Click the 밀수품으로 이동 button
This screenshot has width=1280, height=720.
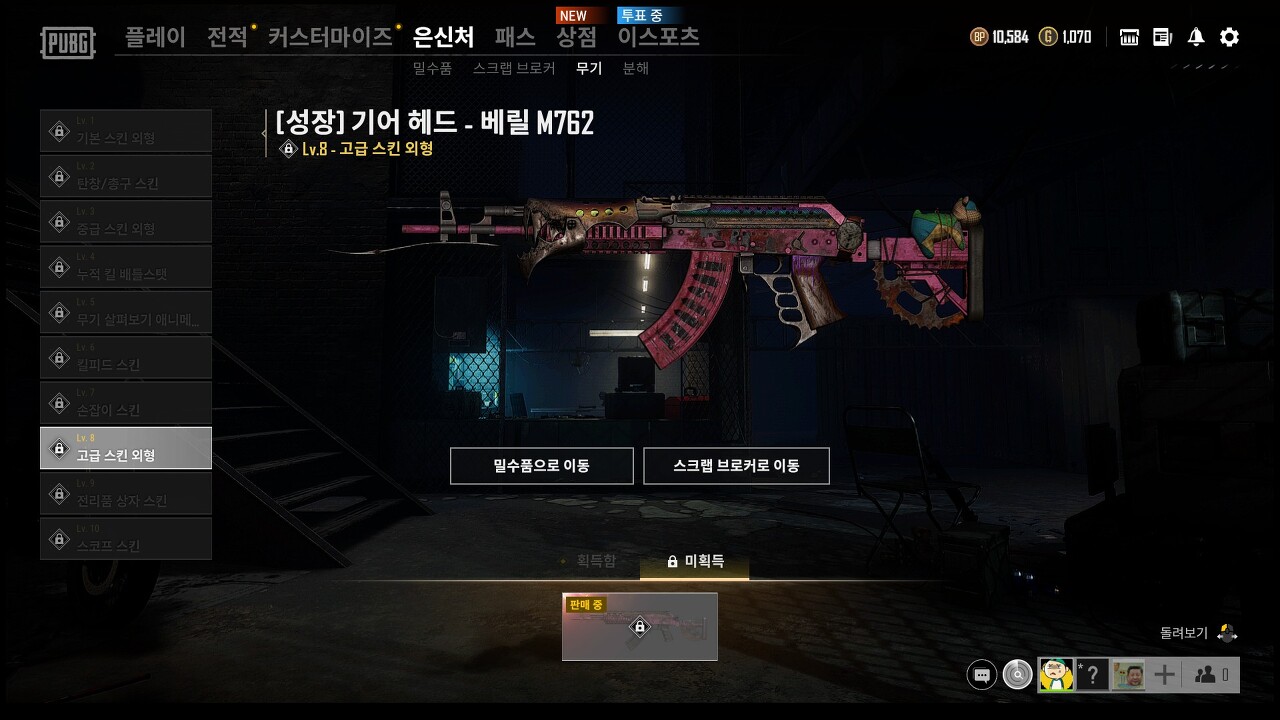click(541, 465)
